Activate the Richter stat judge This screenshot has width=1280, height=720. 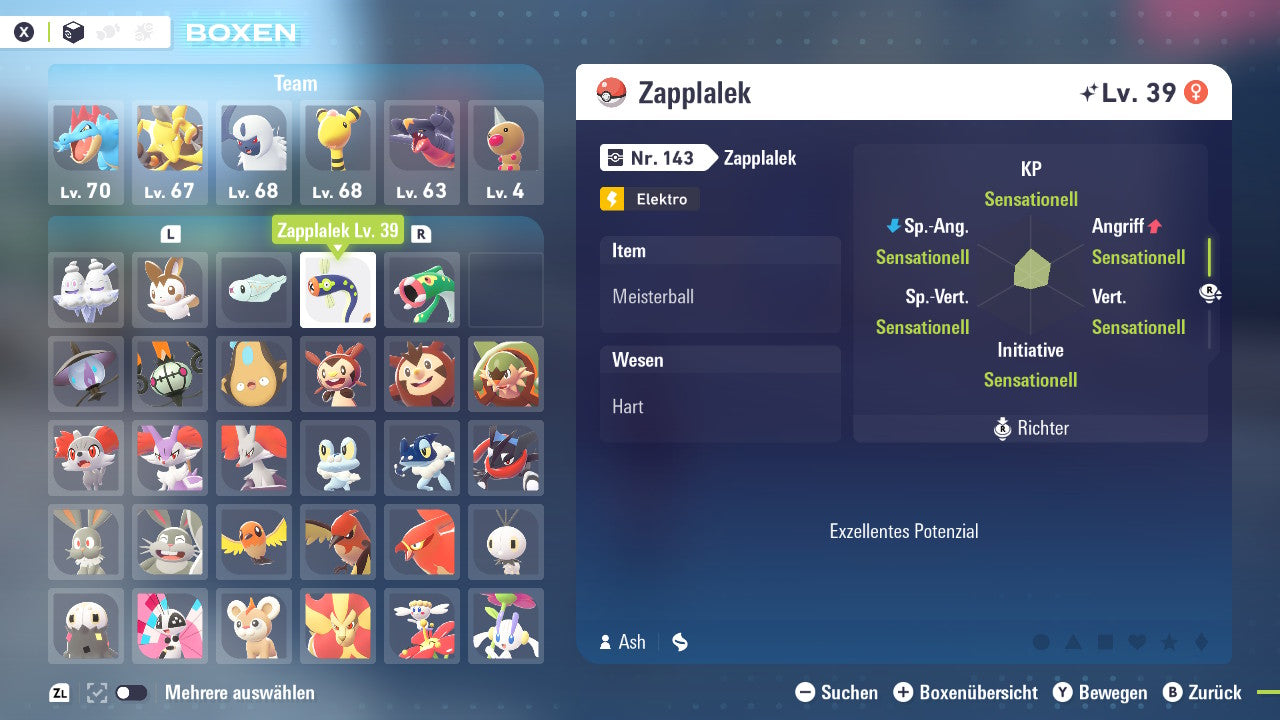pyautogui.click(x=1030, y=428)
